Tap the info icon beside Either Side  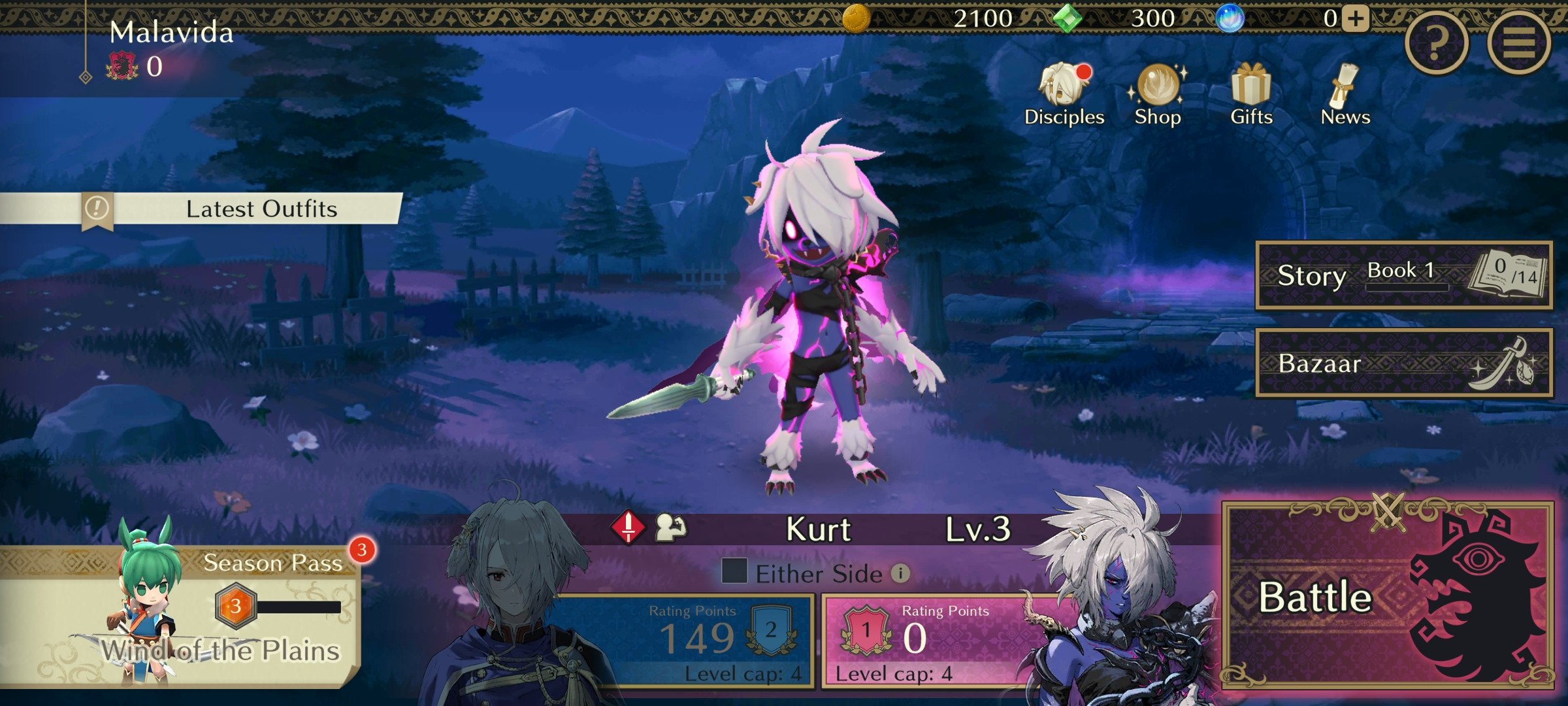pyautogui.click(x=902, y=575)
